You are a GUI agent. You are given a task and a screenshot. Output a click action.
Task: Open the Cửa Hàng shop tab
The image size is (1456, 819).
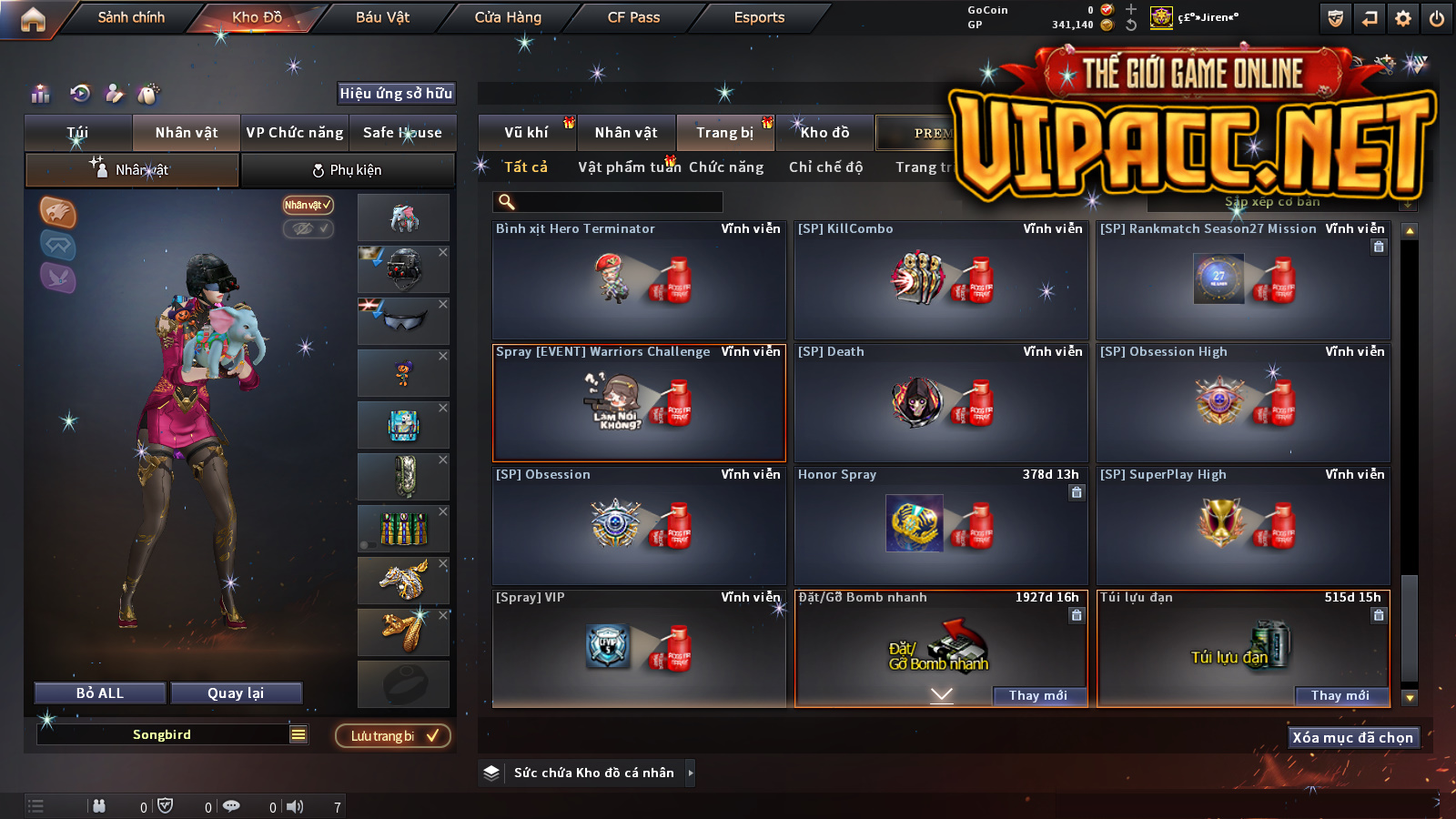click(x=508, y=17)
